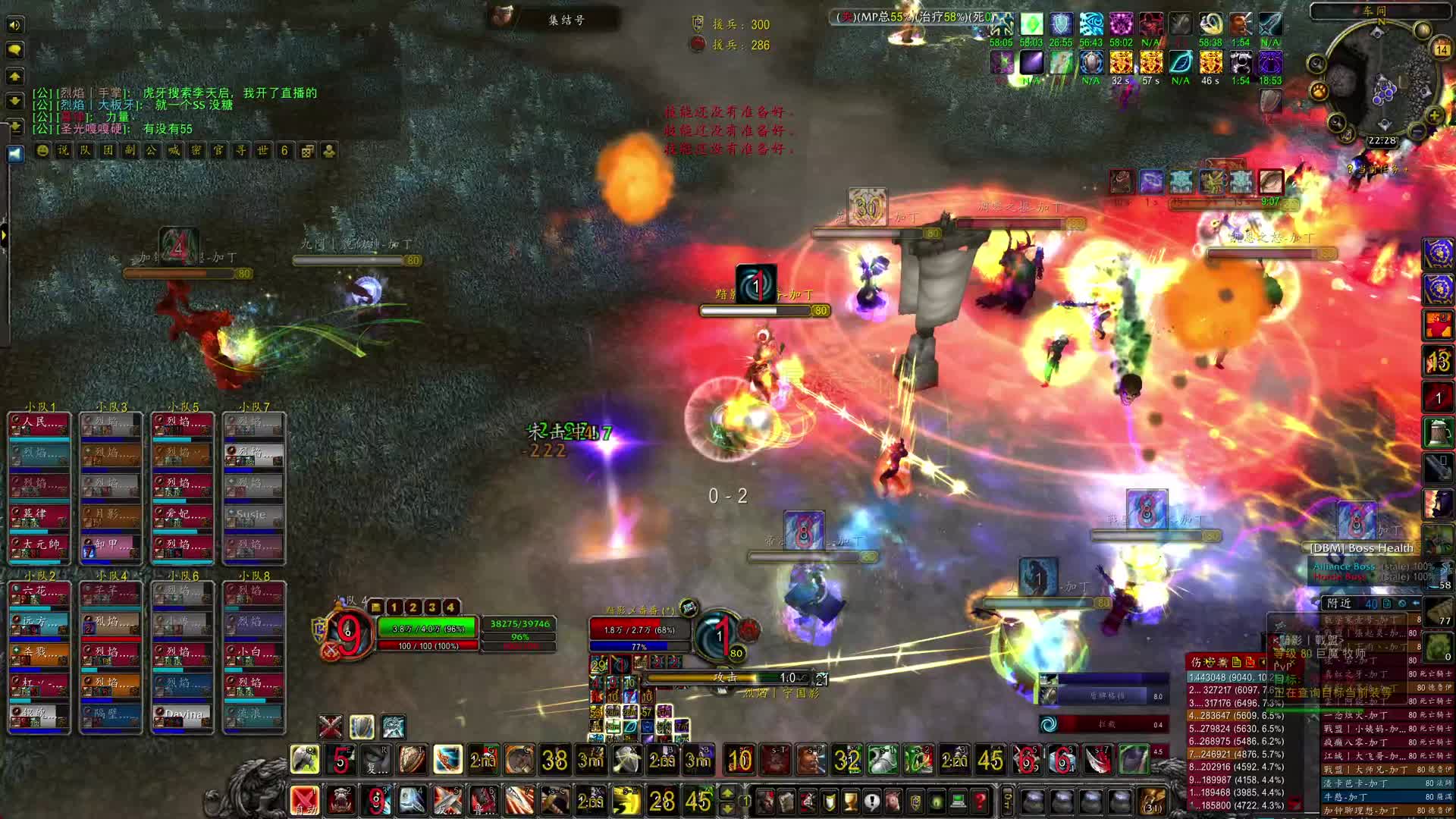Select the Davina raid frame
The width and height of the screenshot is (1456, 819).
click(x=183, y=714)
